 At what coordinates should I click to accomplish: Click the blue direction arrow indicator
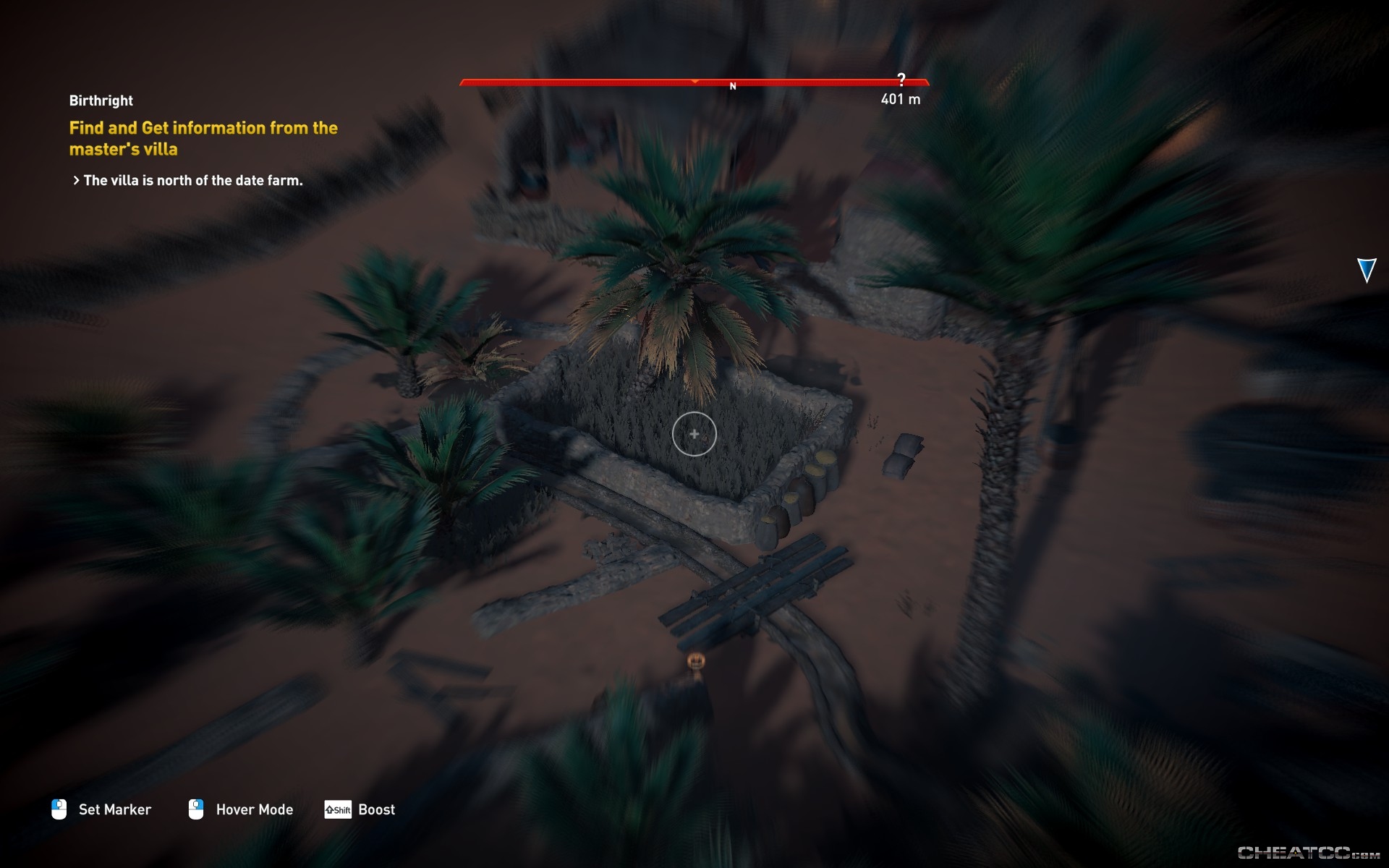tap(1366, 271)
